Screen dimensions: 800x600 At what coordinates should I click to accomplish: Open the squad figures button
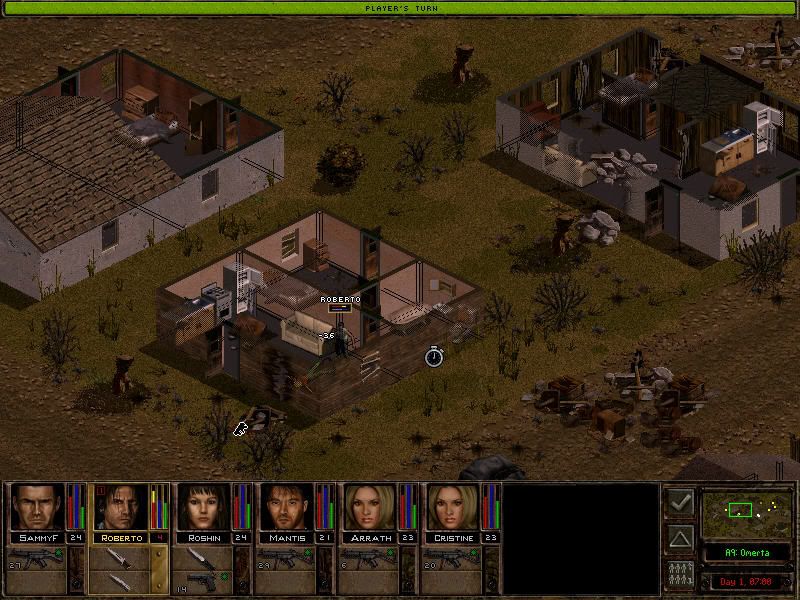[x=679, y=575]
